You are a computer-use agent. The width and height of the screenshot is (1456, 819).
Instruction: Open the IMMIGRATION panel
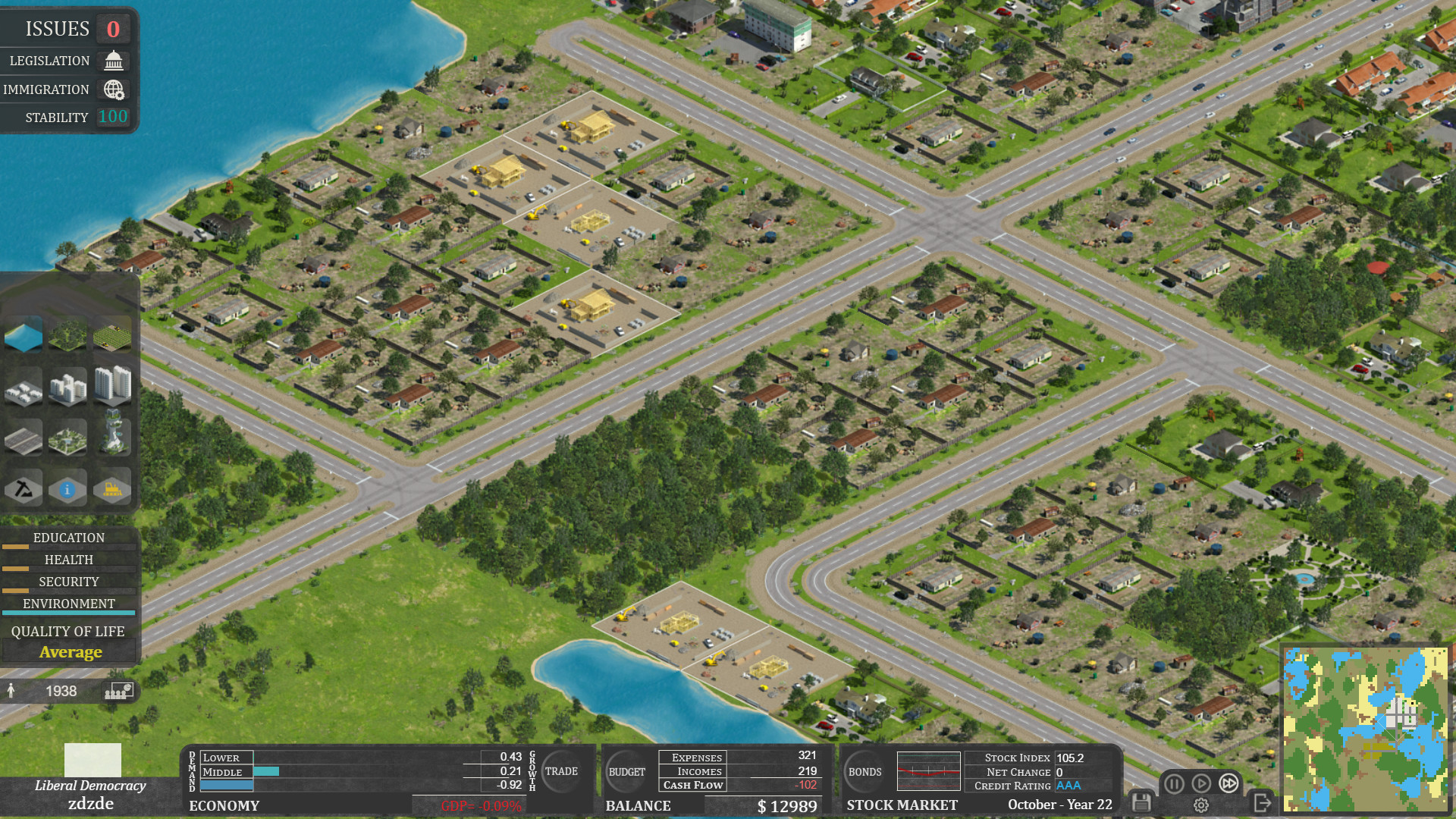(67, 89)
